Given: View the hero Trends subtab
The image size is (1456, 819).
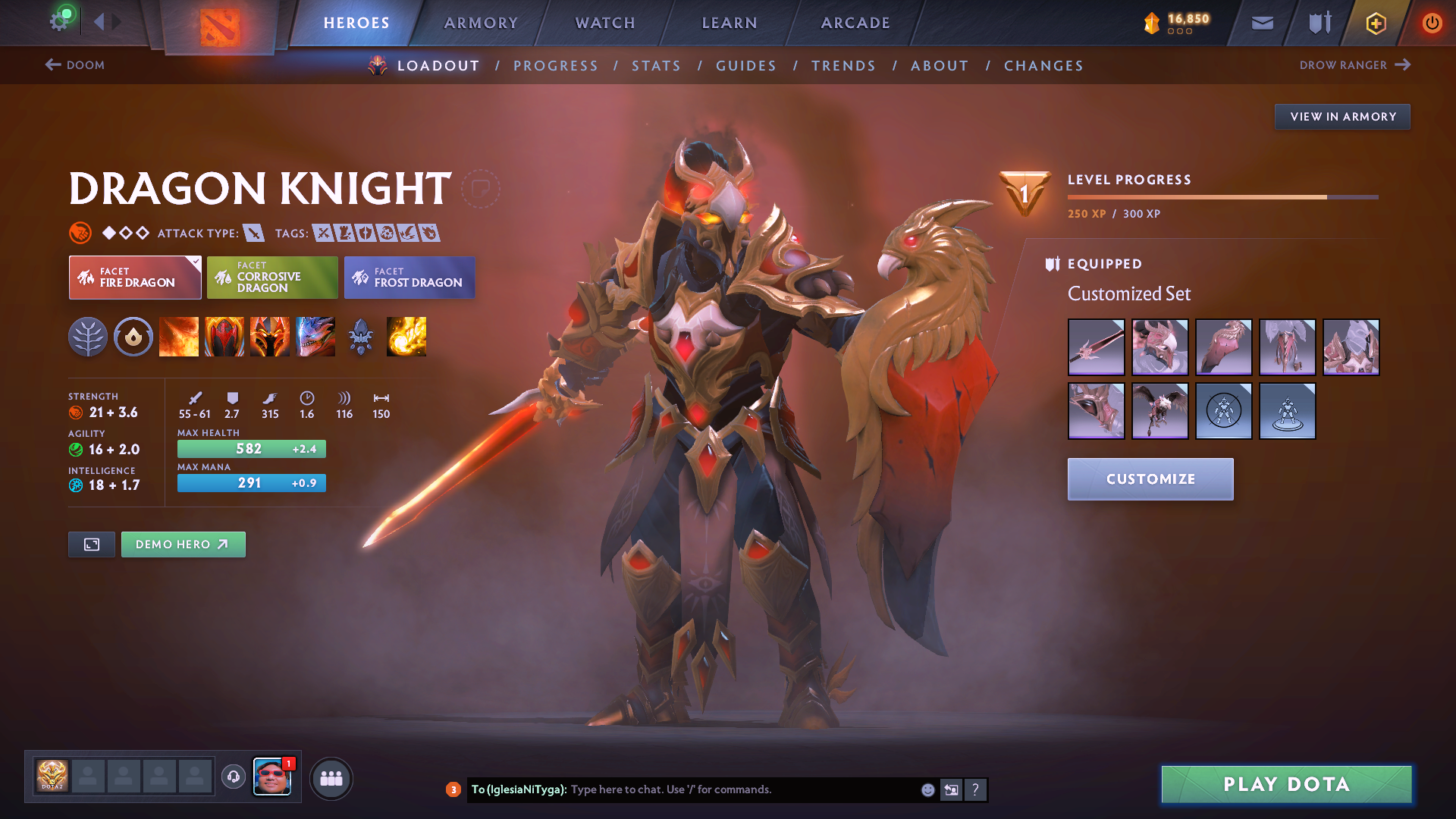Looking at the screenshot, I should tap(843, 66).
